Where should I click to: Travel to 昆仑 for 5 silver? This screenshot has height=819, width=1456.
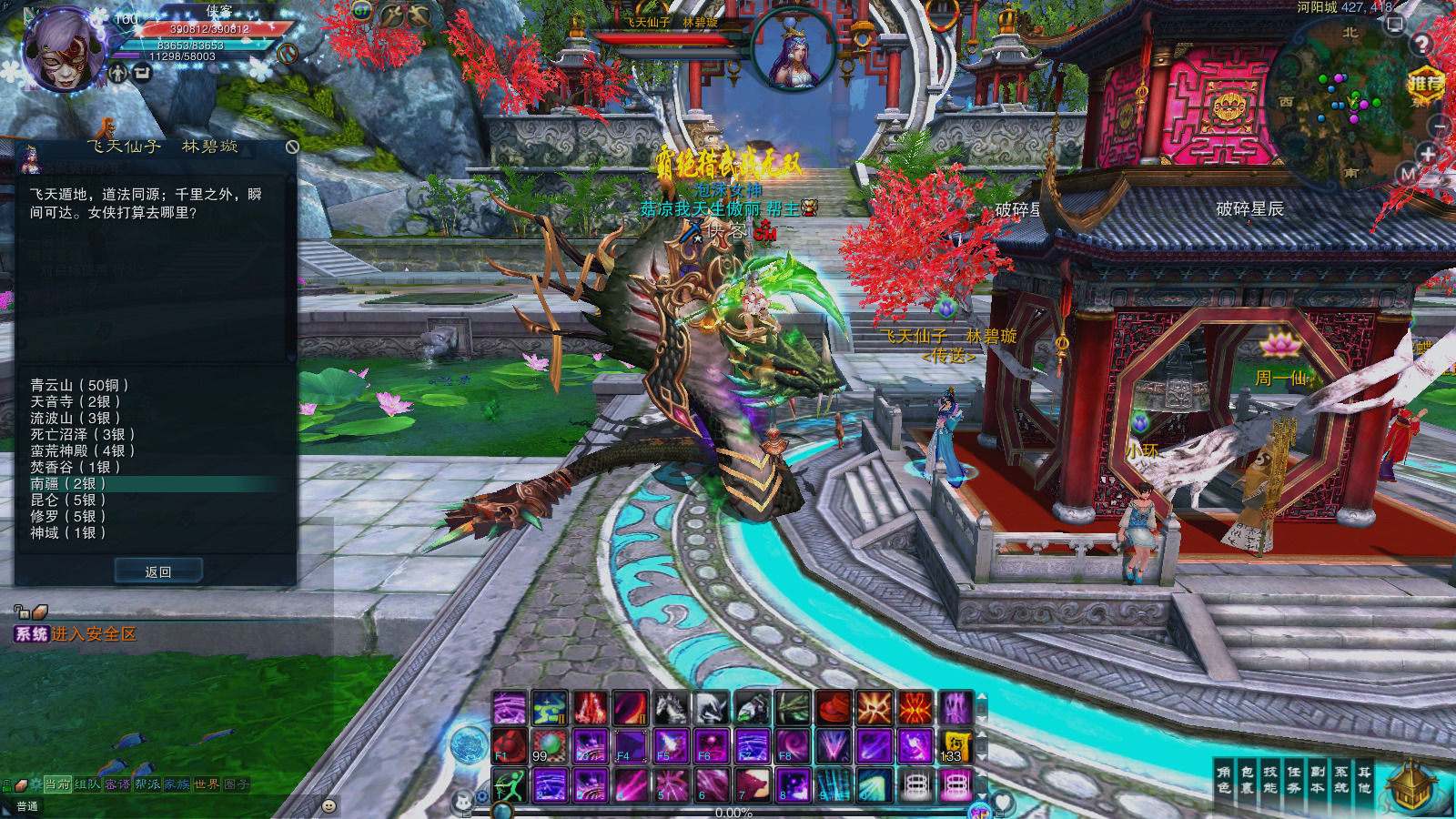point(67,500)
